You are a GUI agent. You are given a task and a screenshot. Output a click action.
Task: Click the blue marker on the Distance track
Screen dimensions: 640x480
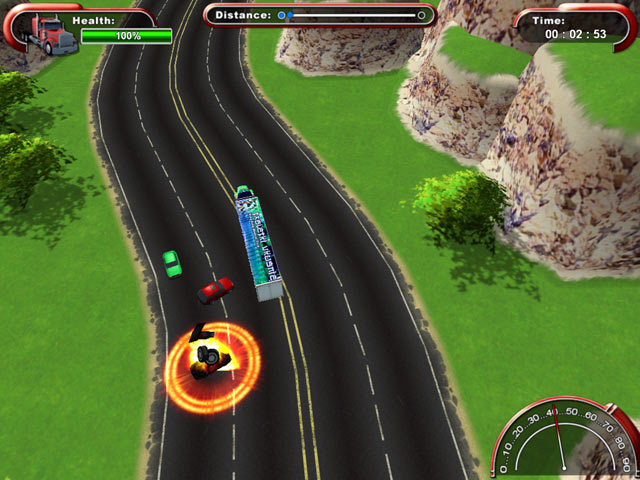coord(282,15)
